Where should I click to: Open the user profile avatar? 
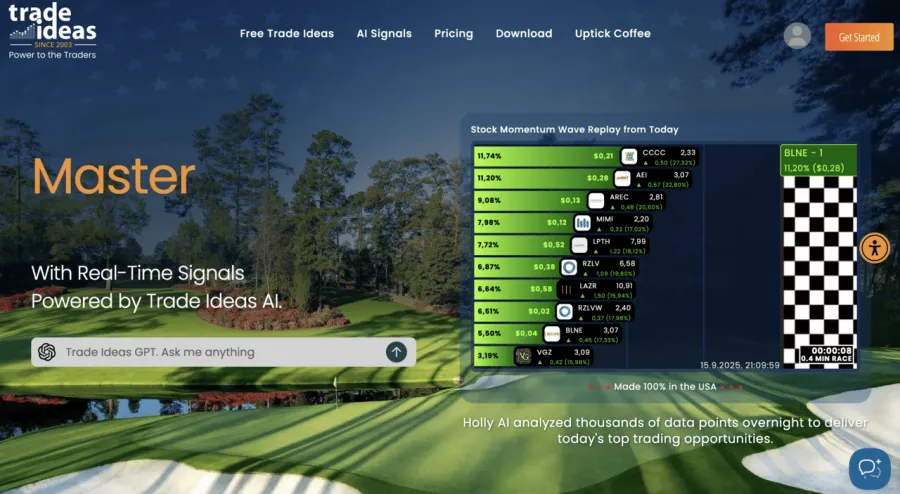pyautogui.click(x=797, y=36)
